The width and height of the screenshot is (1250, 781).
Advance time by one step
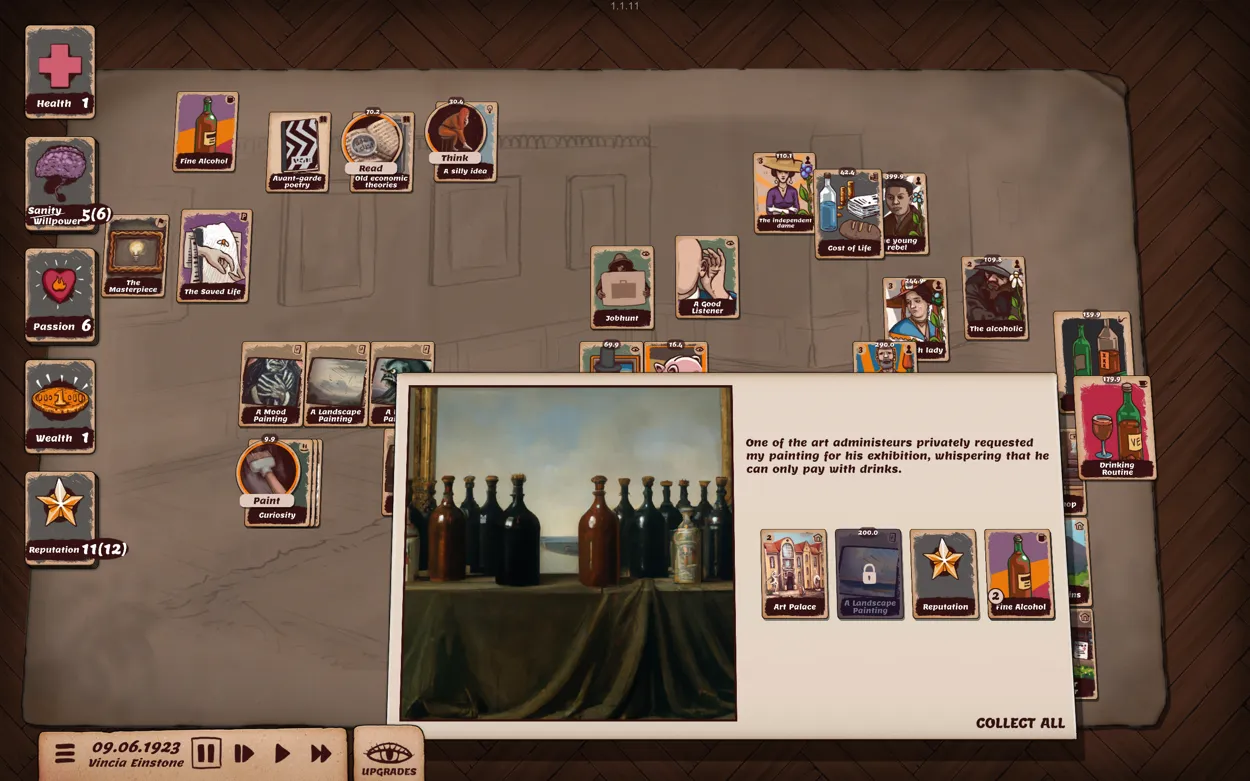click(x=244, y=753)
